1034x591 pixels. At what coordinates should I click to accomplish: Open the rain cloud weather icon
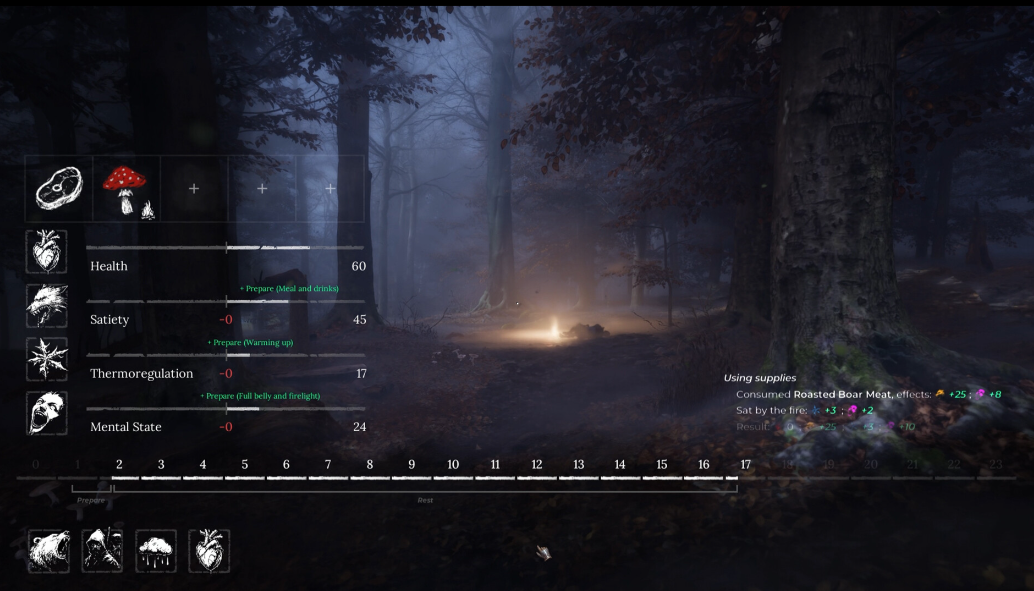156,551
